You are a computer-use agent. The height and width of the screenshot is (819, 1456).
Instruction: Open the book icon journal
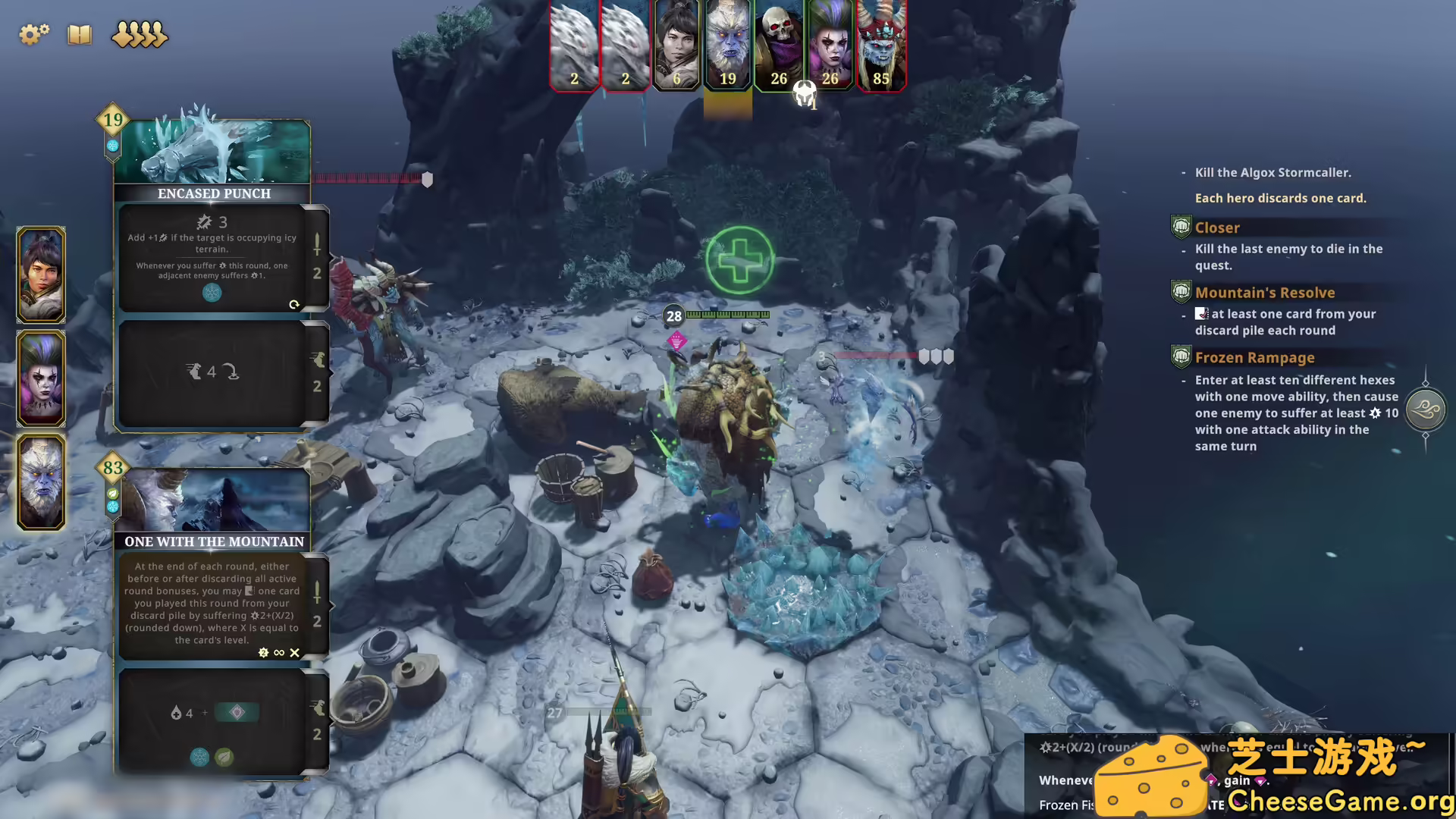click(79, 35)
